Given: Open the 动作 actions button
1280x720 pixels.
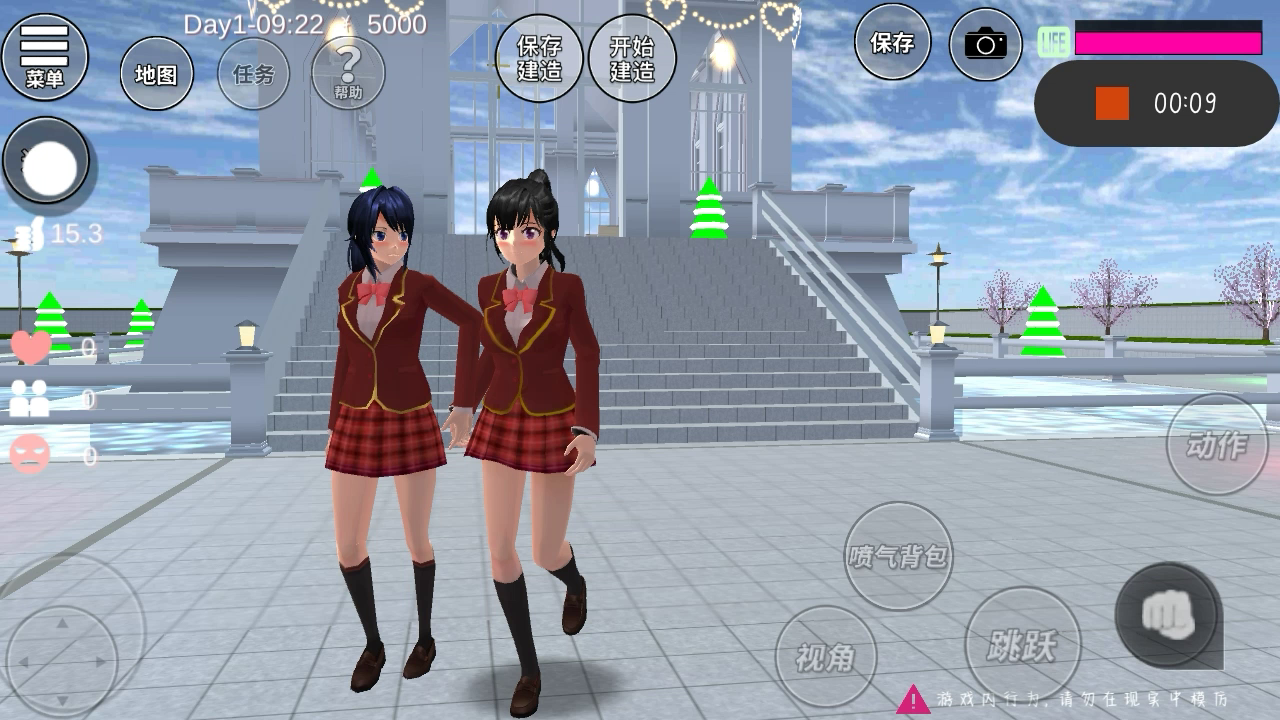Looking at the screenshot, I should coord(1217,444).
